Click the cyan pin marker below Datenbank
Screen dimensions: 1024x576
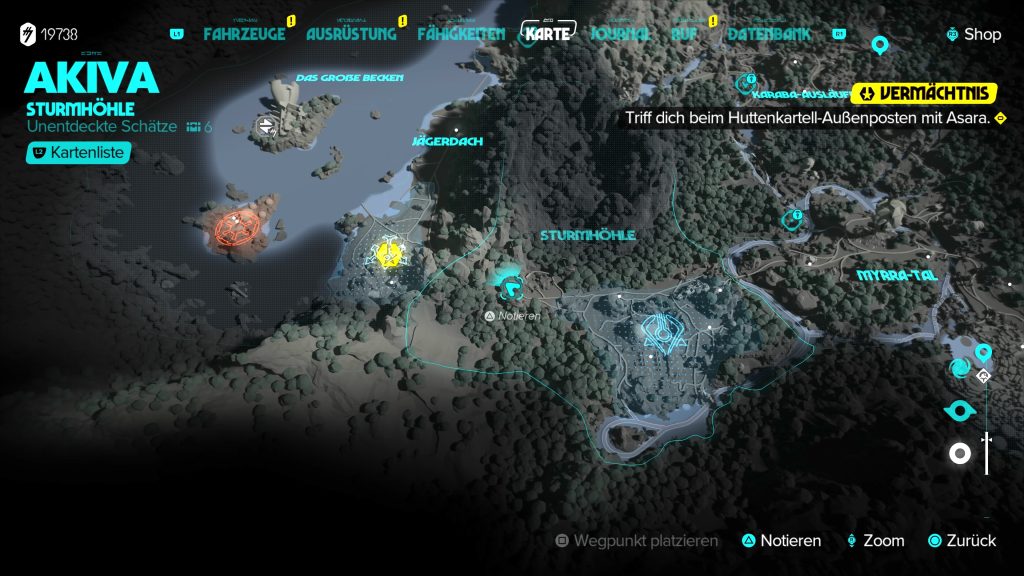coord(880,45)
